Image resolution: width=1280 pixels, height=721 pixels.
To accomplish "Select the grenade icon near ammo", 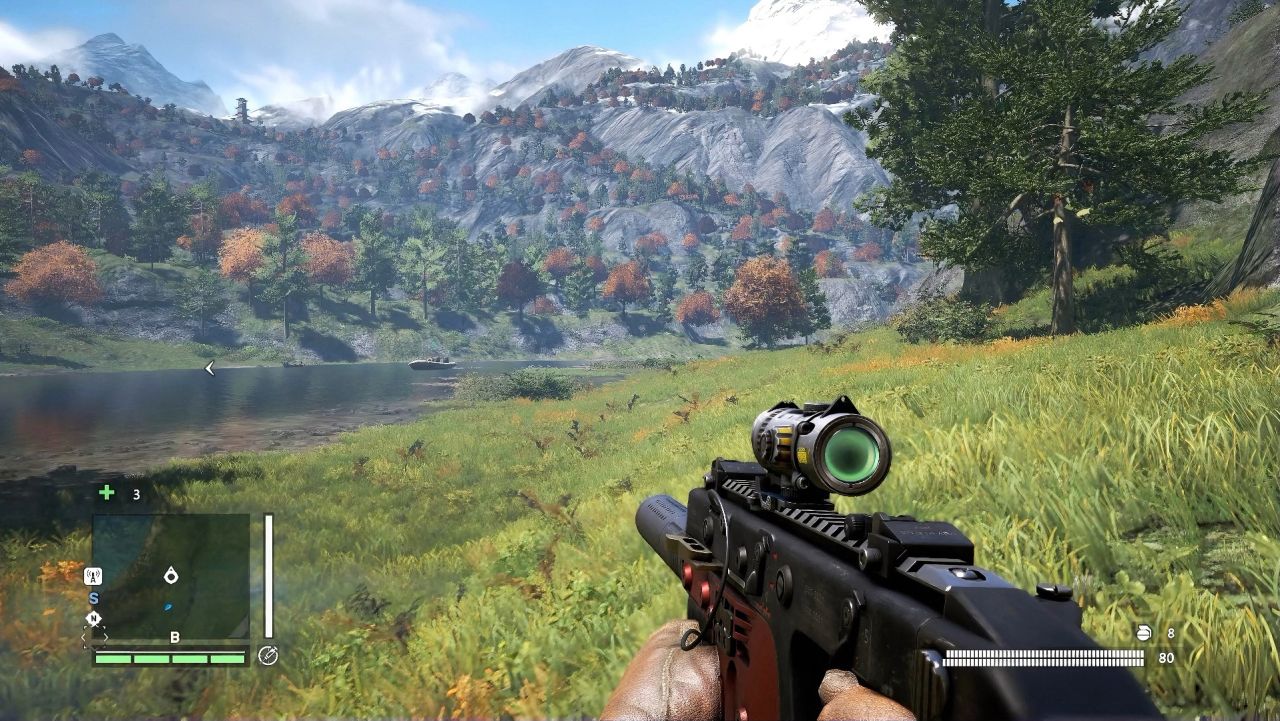I will 1145,633.
